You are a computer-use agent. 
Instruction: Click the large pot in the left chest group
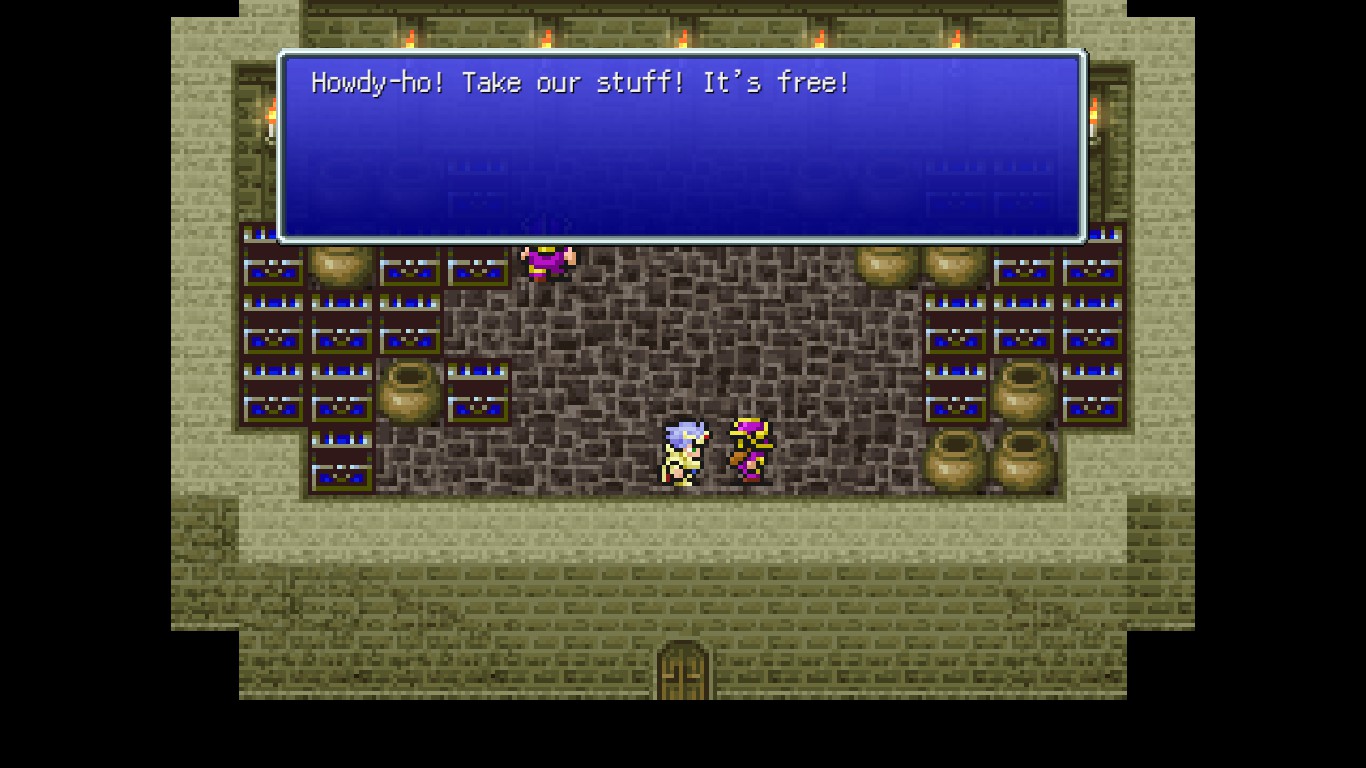click(409, 392)
